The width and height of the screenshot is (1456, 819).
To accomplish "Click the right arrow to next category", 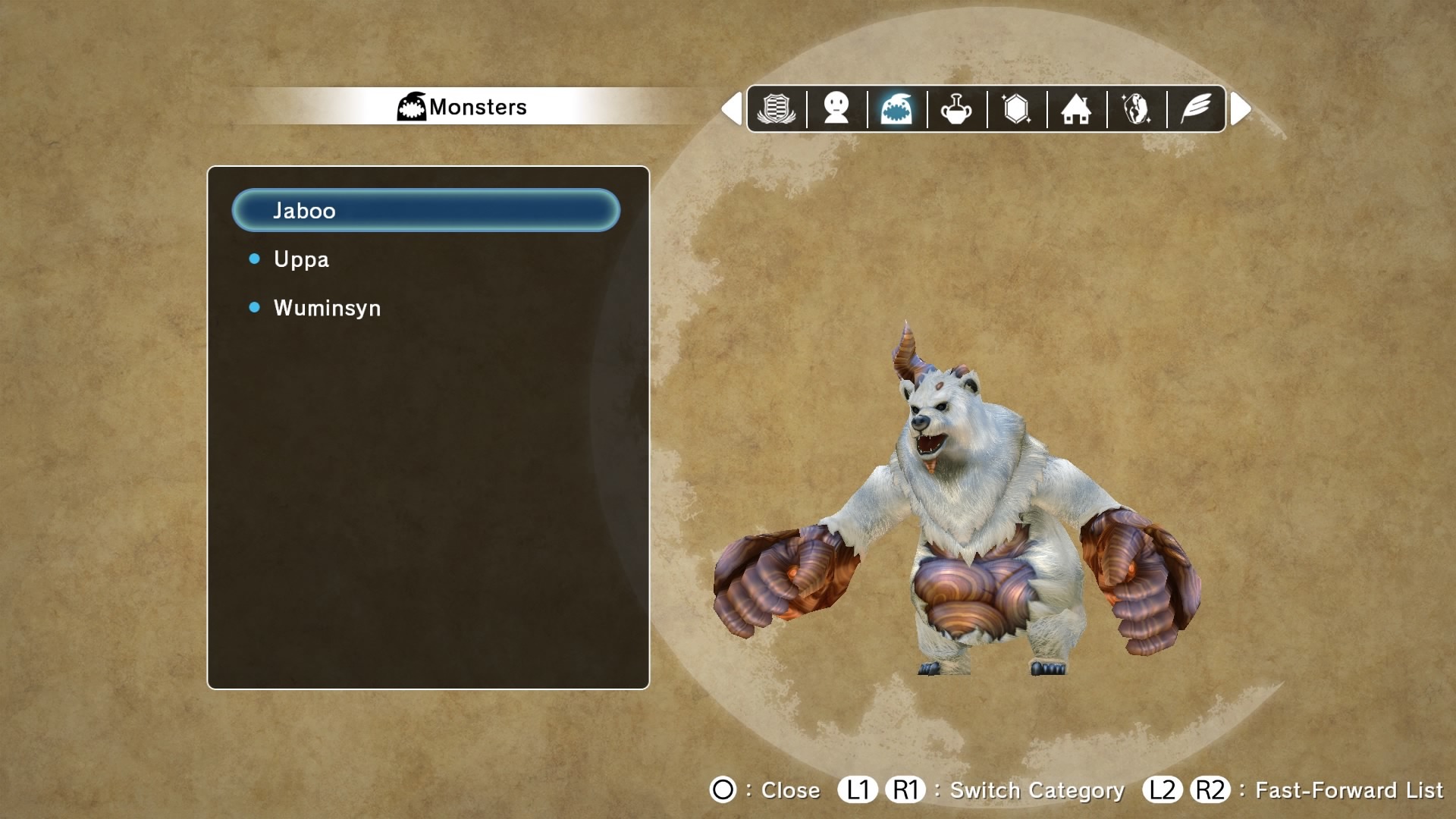I will click(1240, 109).
